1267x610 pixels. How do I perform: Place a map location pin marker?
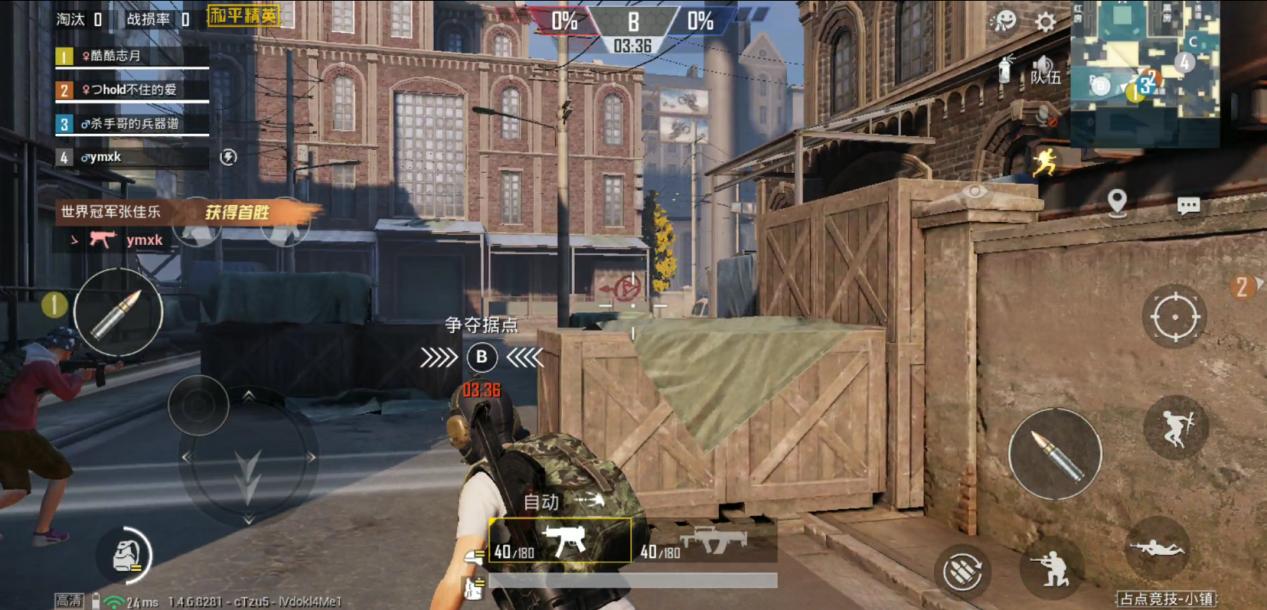pyautogui.click(x=1117, y=203)
